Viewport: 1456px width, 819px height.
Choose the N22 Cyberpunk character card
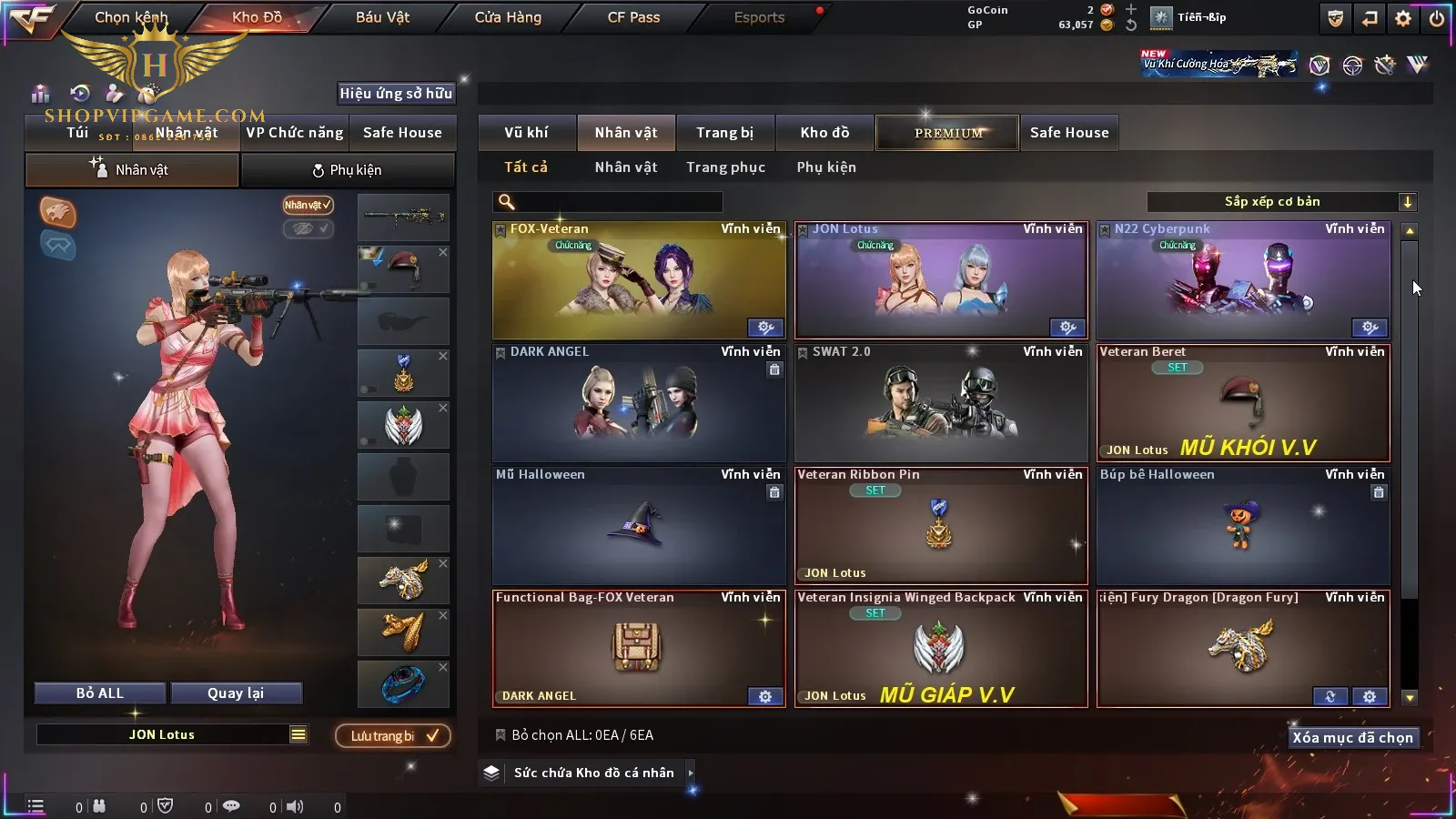pyautogui.click(x=1243, y=280)
